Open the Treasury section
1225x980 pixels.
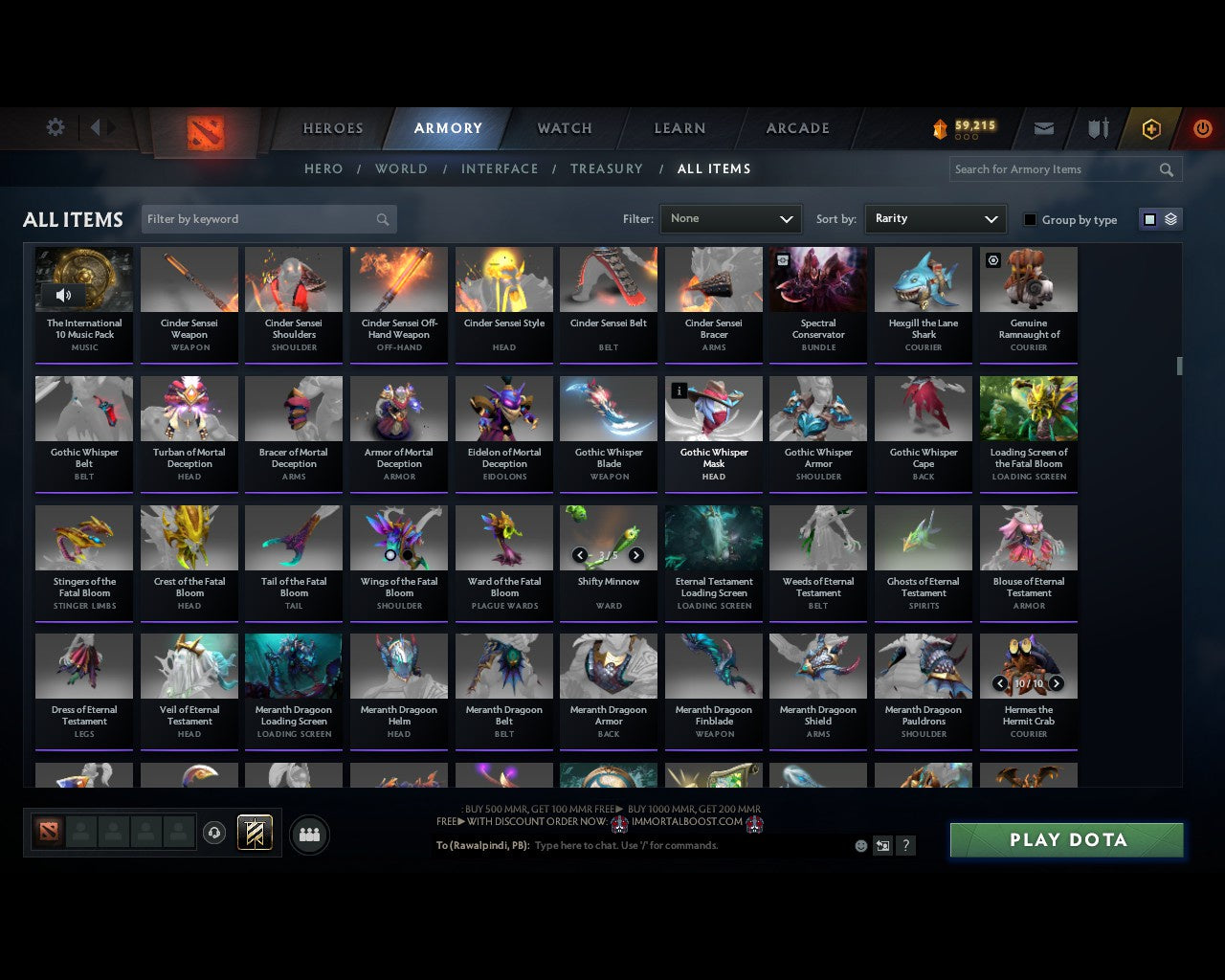[x=607, y=168]
